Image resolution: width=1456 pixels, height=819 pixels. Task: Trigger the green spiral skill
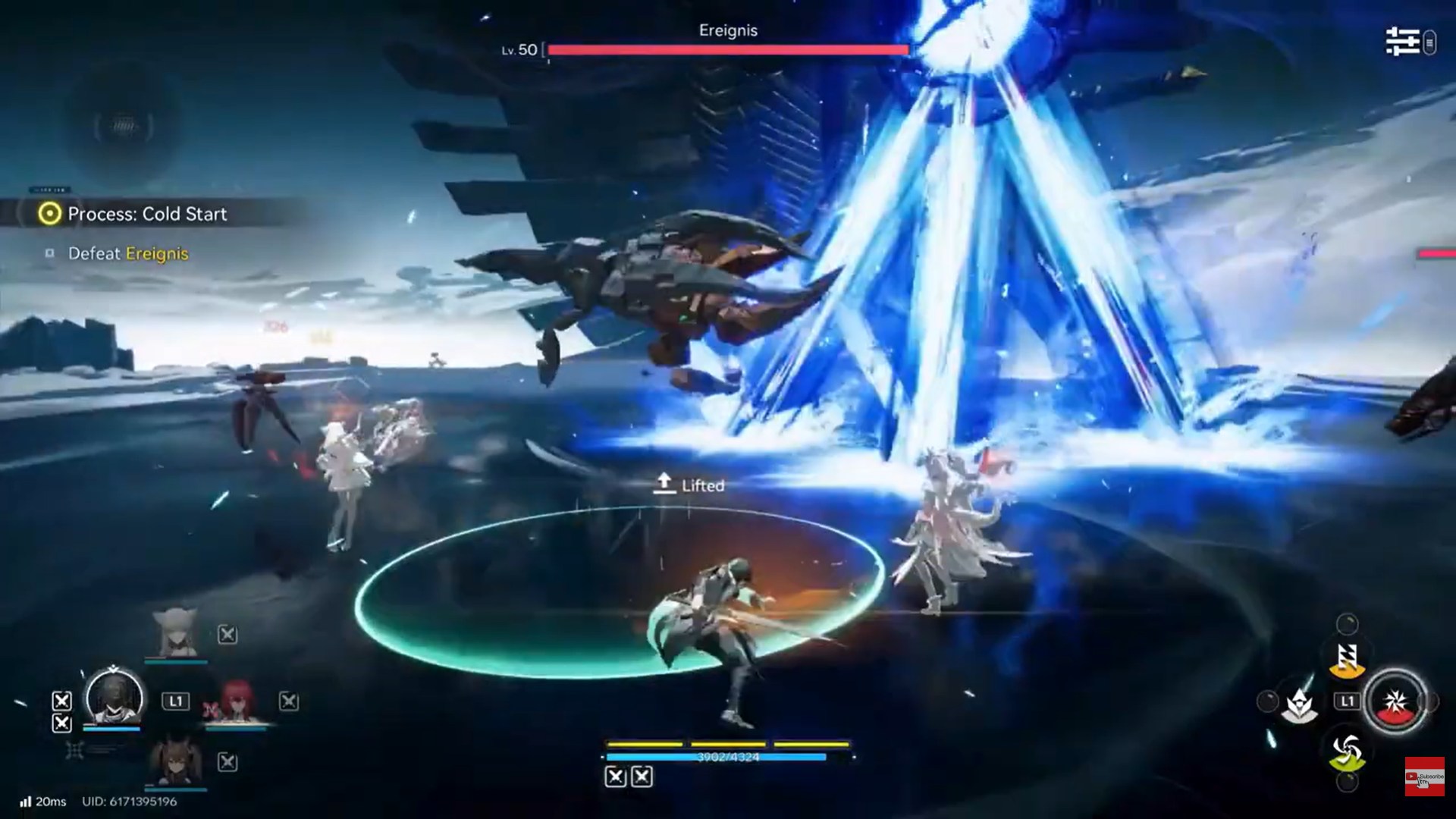[x=1348, y=747]
